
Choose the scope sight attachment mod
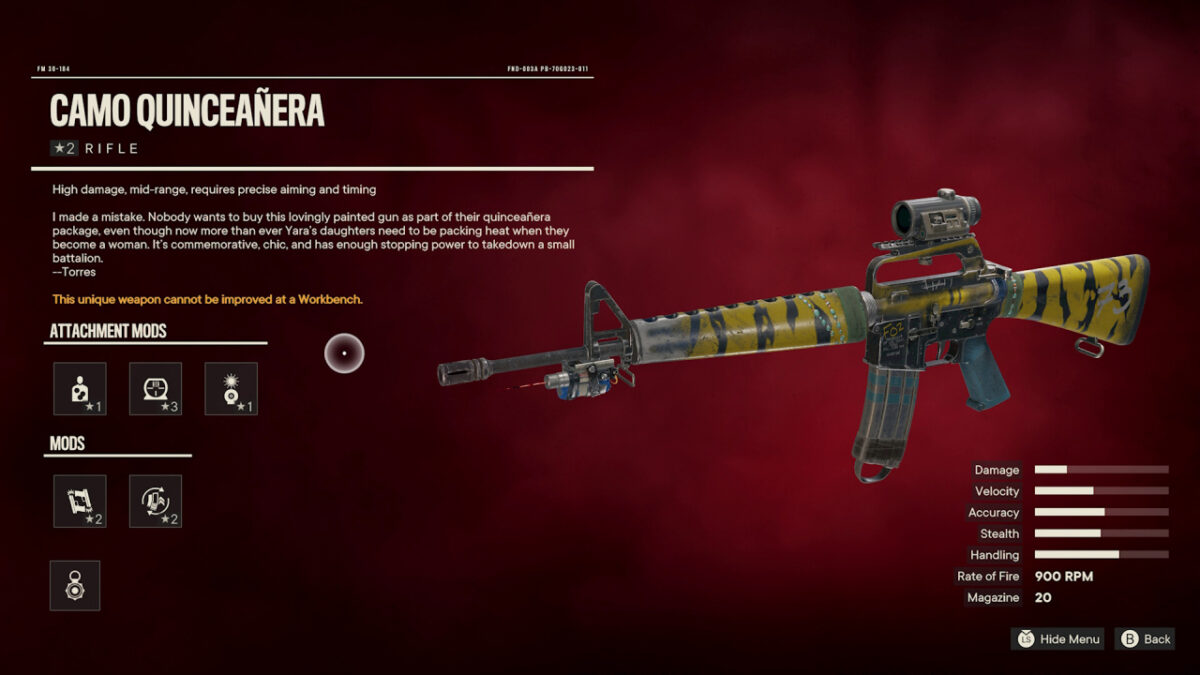point(155,389)
